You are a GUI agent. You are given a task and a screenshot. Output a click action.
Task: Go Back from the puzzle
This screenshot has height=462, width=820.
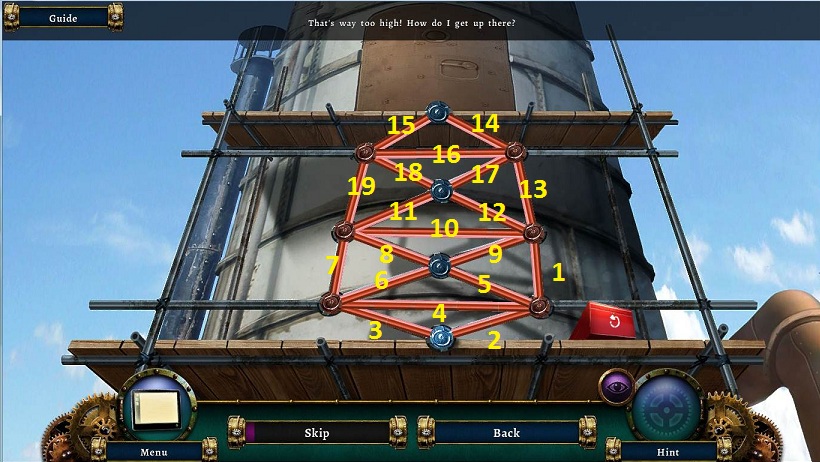(x=506, y=432)
